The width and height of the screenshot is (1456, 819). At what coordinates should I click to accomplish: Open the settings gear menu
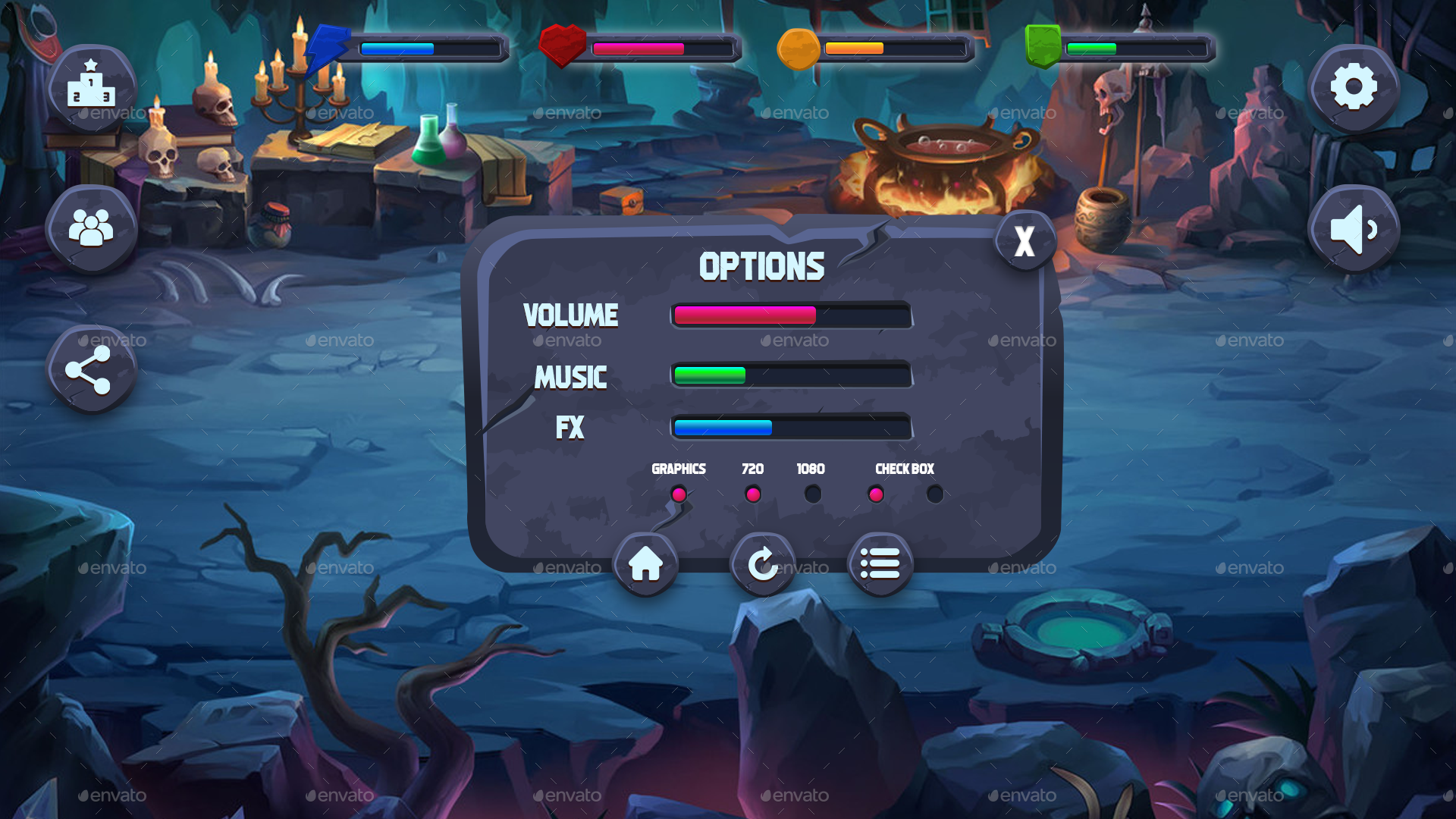coord(1354,87)
